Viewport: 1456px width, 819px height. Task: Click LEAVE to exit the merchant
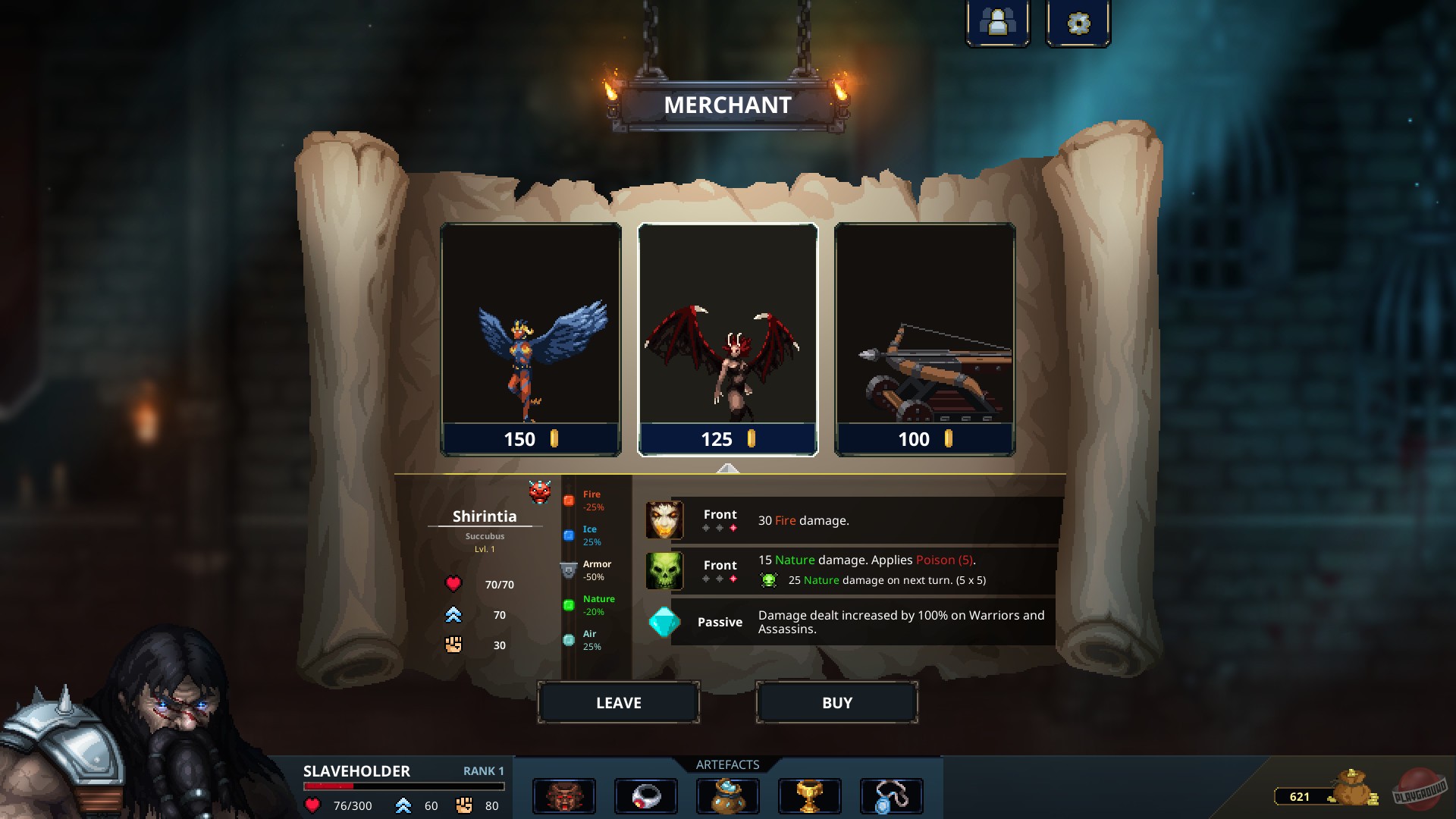(618, 702)
